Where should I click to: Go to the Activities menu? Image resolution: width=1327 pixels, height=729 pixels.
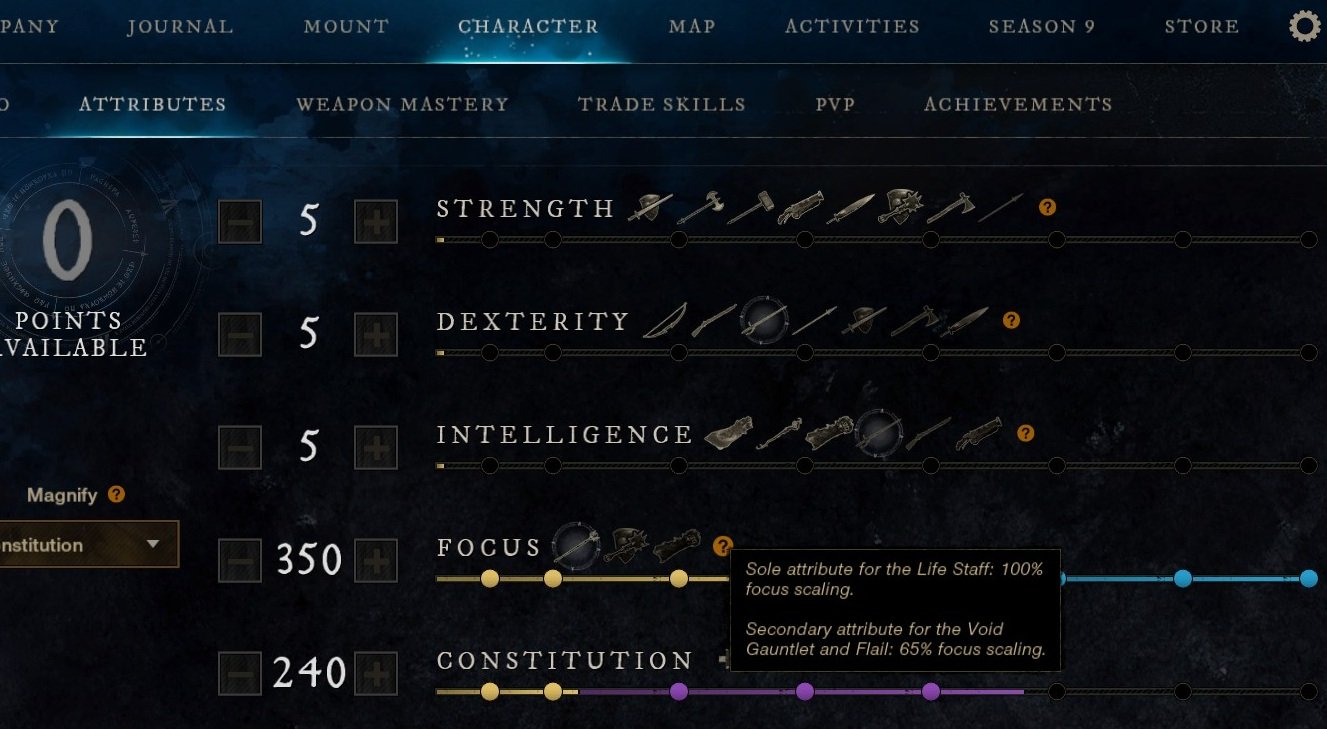[x=852, y=27]
